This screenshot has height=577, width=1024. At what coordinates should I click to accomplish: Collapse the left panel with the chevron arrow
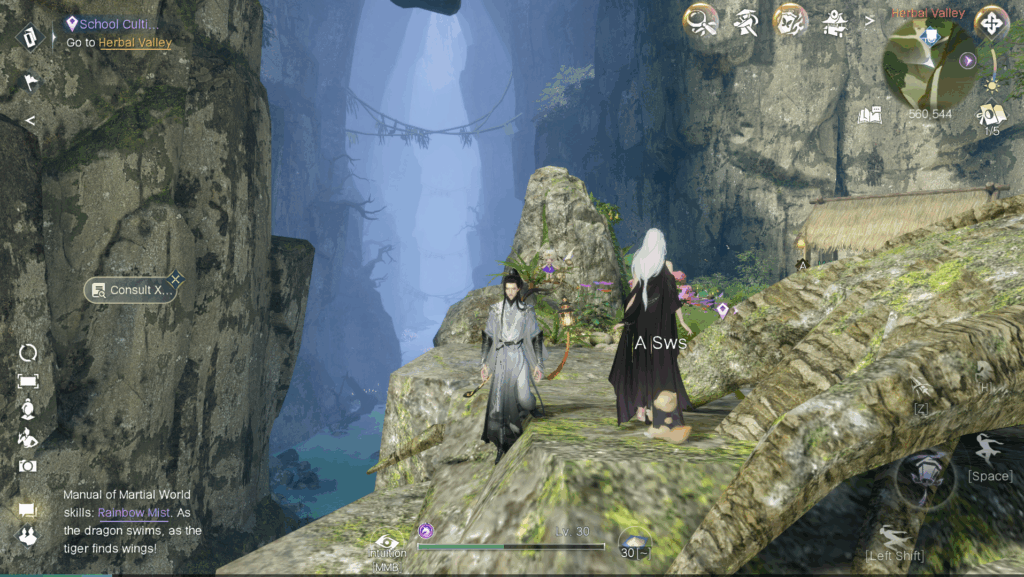[x=30, y=121]
